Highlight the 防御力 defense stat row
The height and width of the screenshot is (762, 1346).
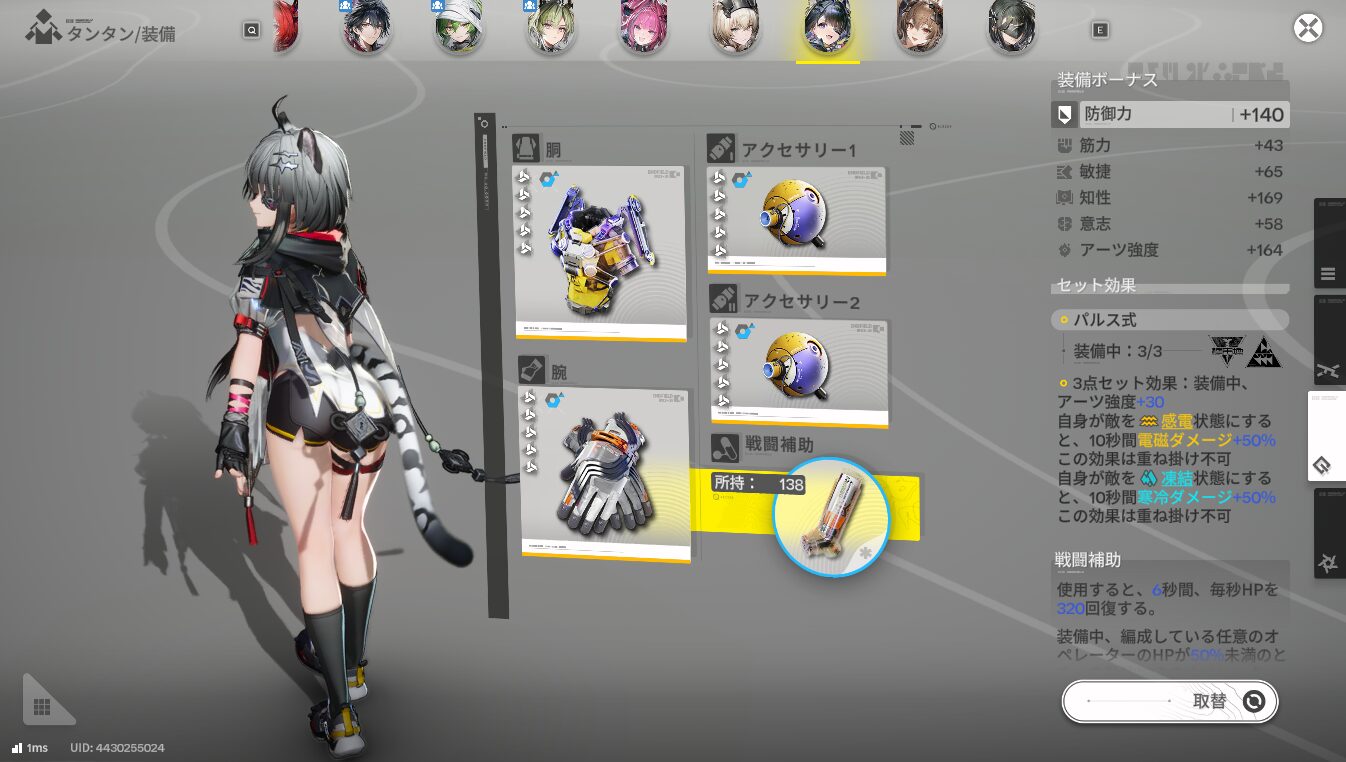(1170, 115)
